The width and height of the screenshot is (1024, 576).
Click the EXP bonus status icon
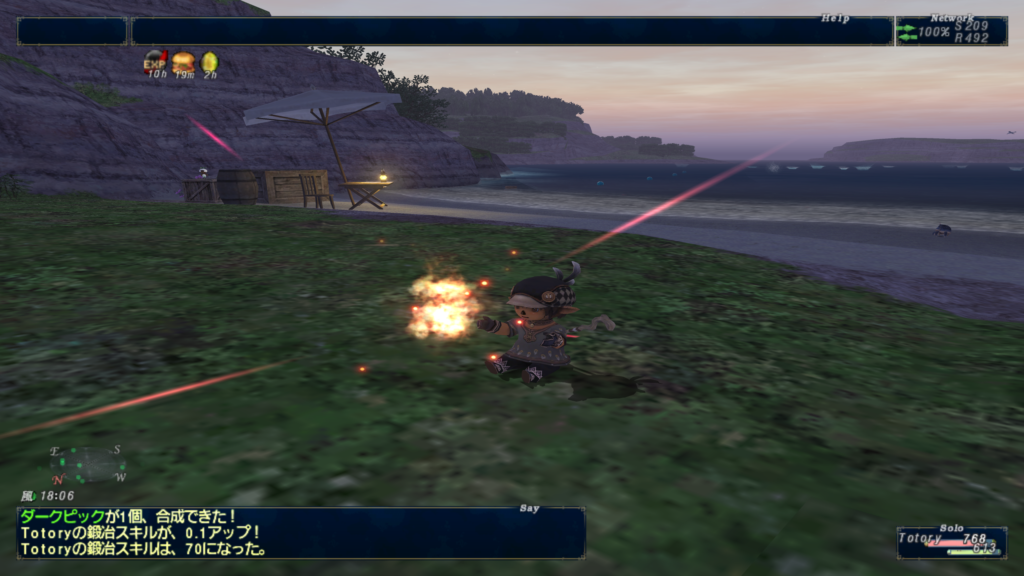pyautogui.click(x=155, y=62)
